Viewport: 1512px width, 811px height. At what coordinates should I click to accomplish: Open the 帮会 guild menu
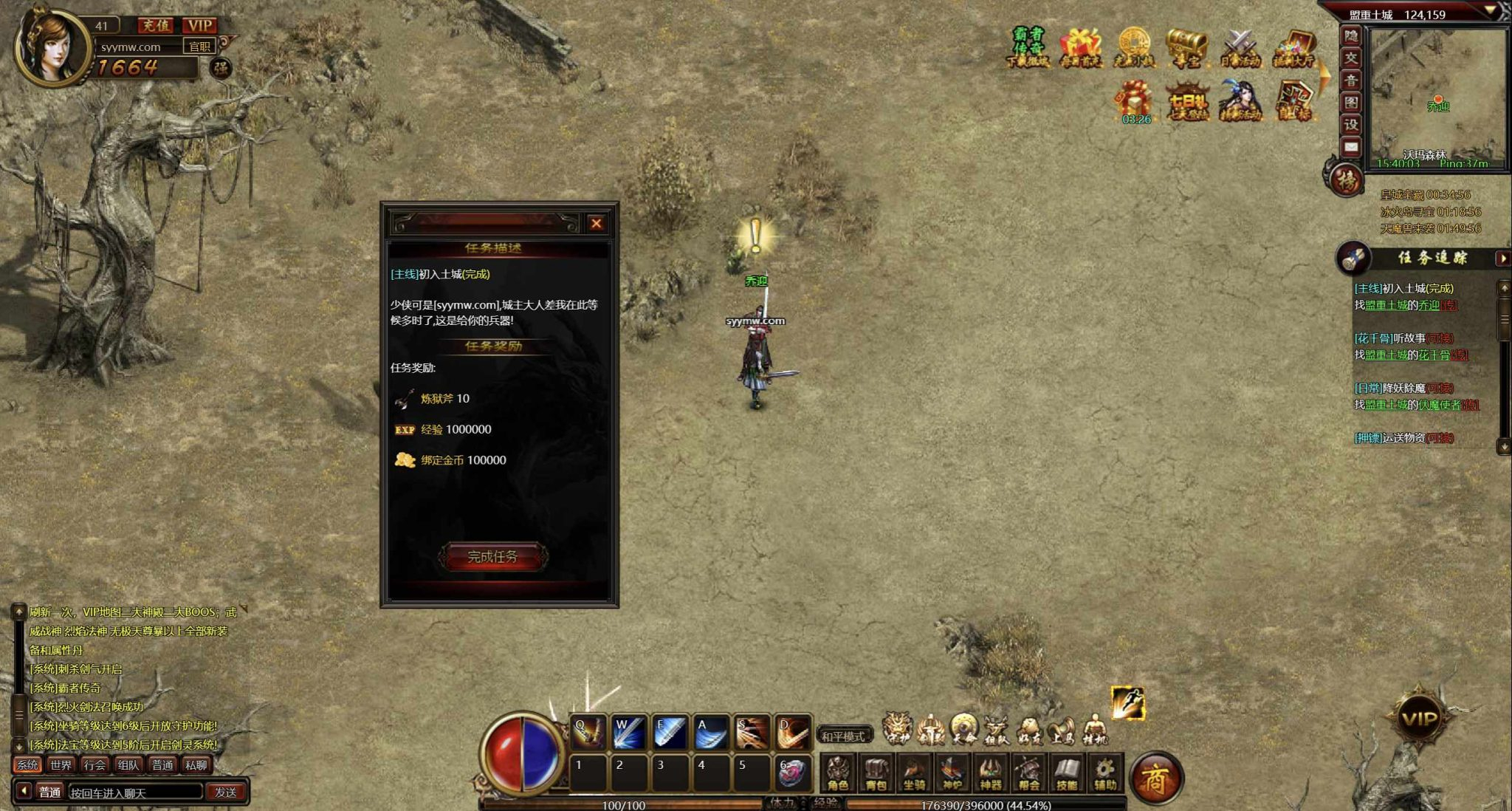[x=1028, y=773]
